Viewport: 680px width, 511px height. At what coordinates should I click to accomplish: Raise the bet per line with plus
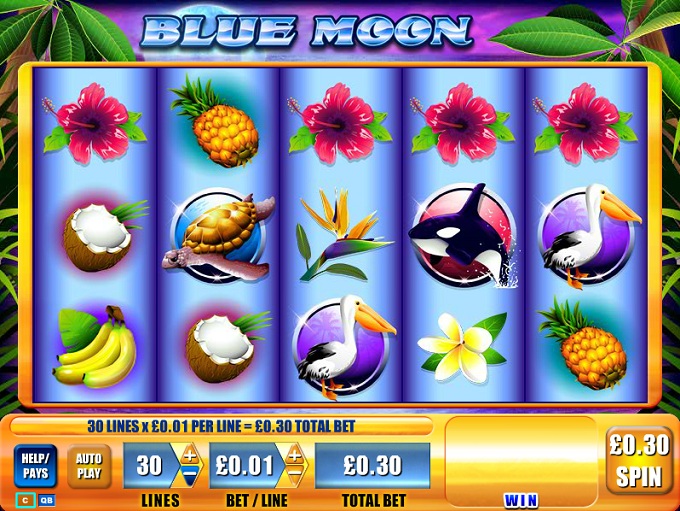pyautogui.click(x=295, y=454)
